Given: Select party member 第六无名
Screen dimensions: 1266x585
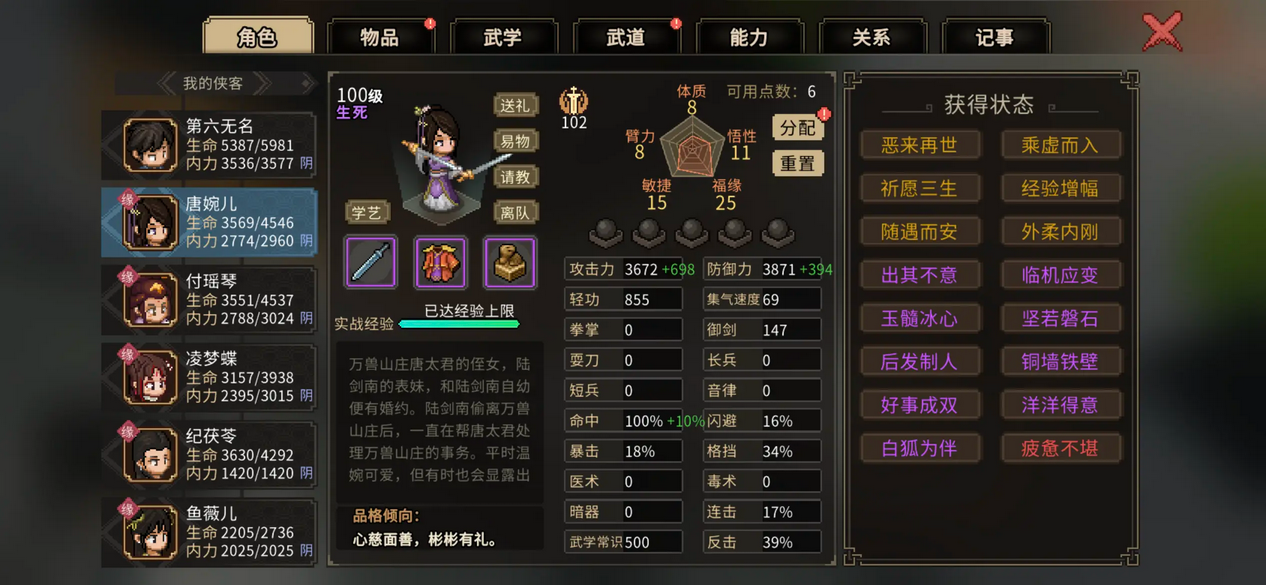Looking at the screenshot, I should coord(210,144).
